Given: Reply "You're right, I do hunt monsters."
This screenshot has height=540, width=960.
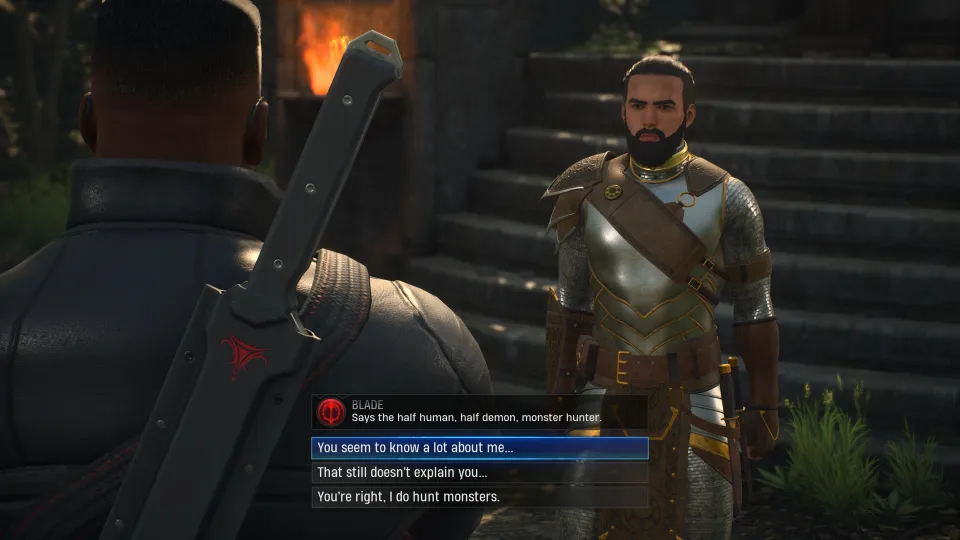Looking at the screenshot, I should click(x=480, y=497).
